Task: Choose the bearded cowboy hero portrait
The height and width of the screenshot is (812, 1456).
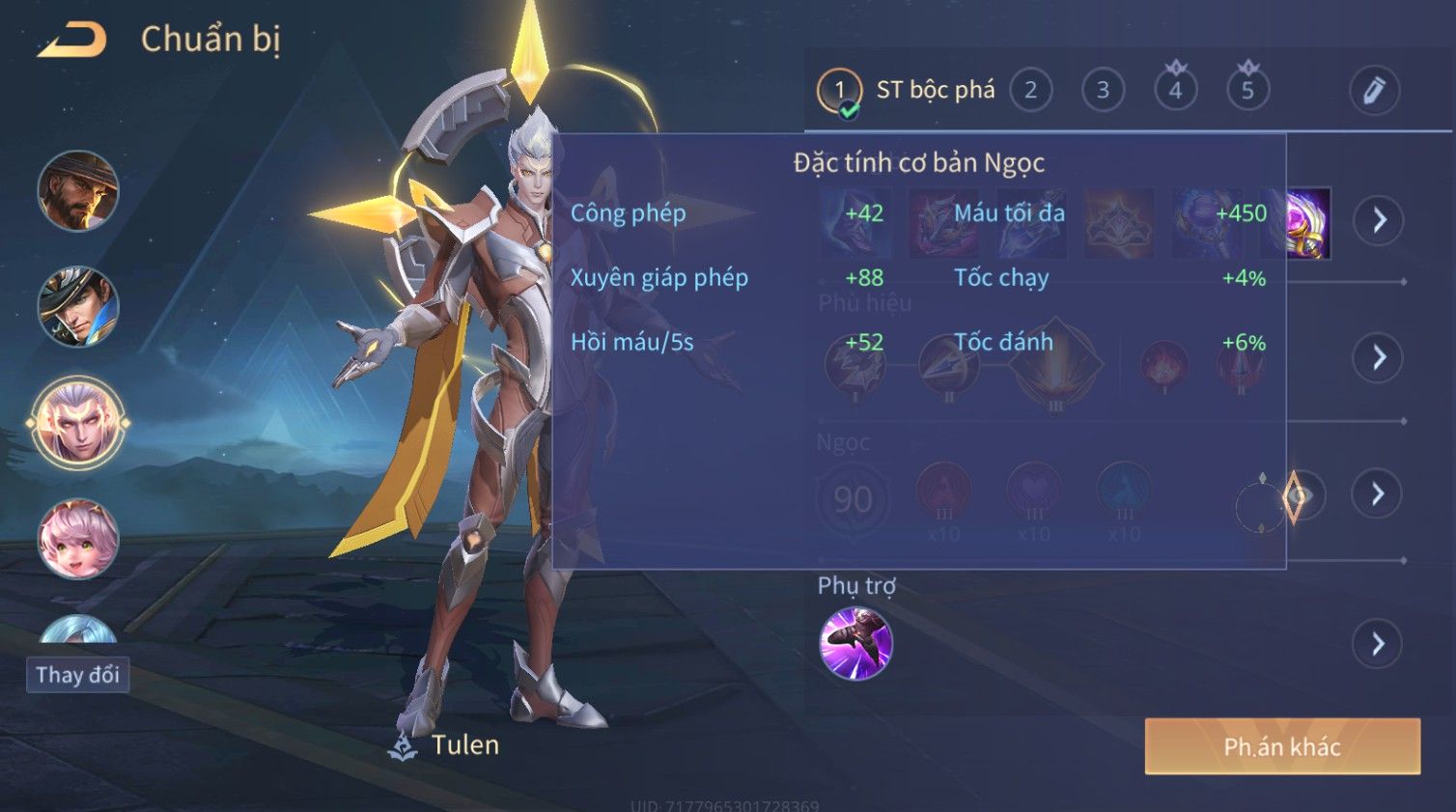Action: pos(78,191)
